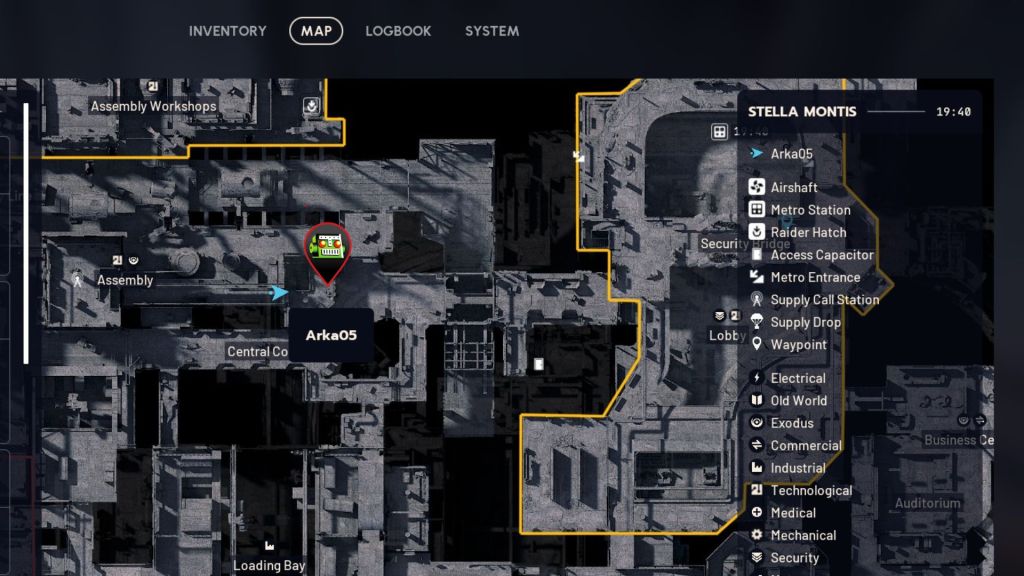This screenshot has width=1024, height=576.
Task: Show Supply Call Station markers
Action: 824,300
